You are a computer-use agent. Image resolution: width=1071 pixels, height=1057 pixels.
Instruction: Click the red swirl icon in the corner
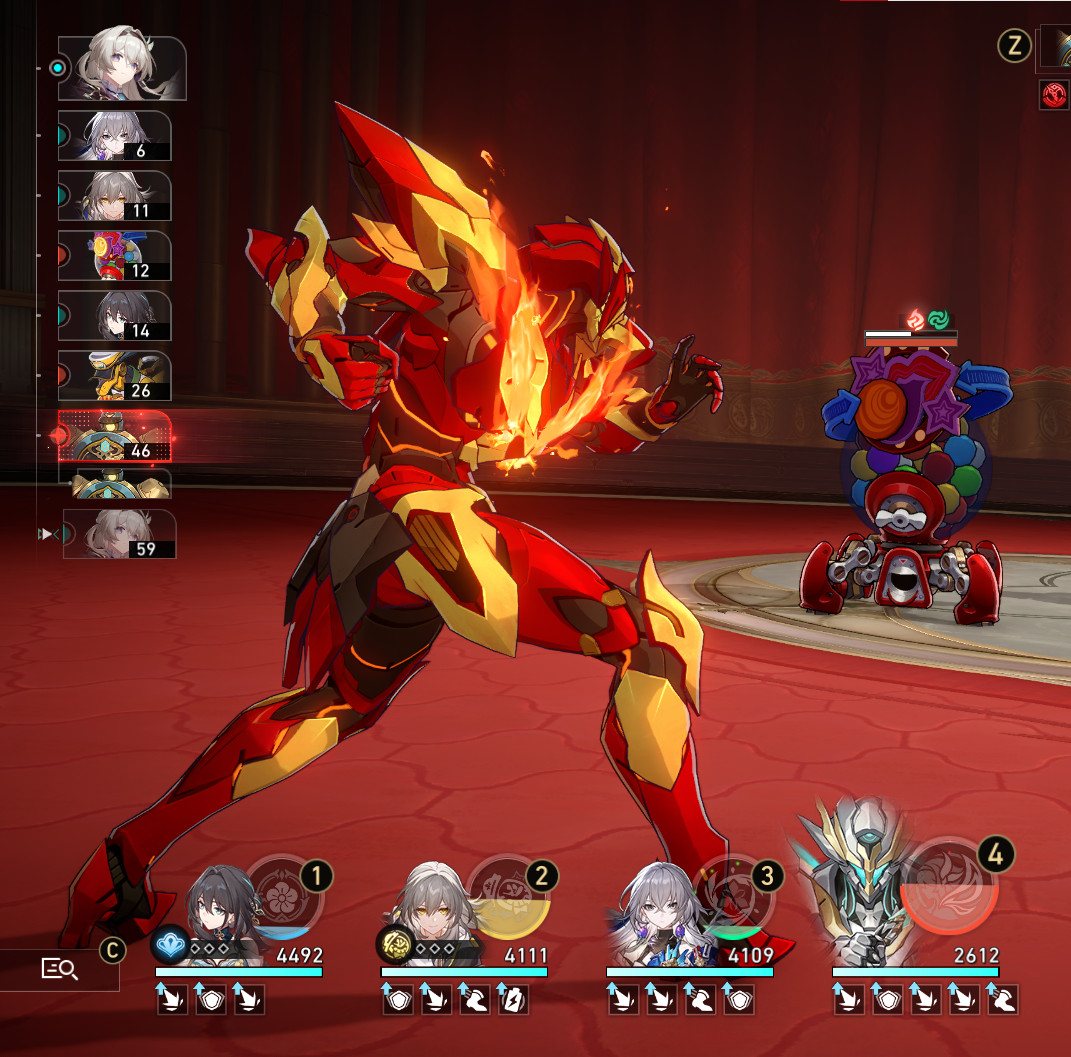1053,95
